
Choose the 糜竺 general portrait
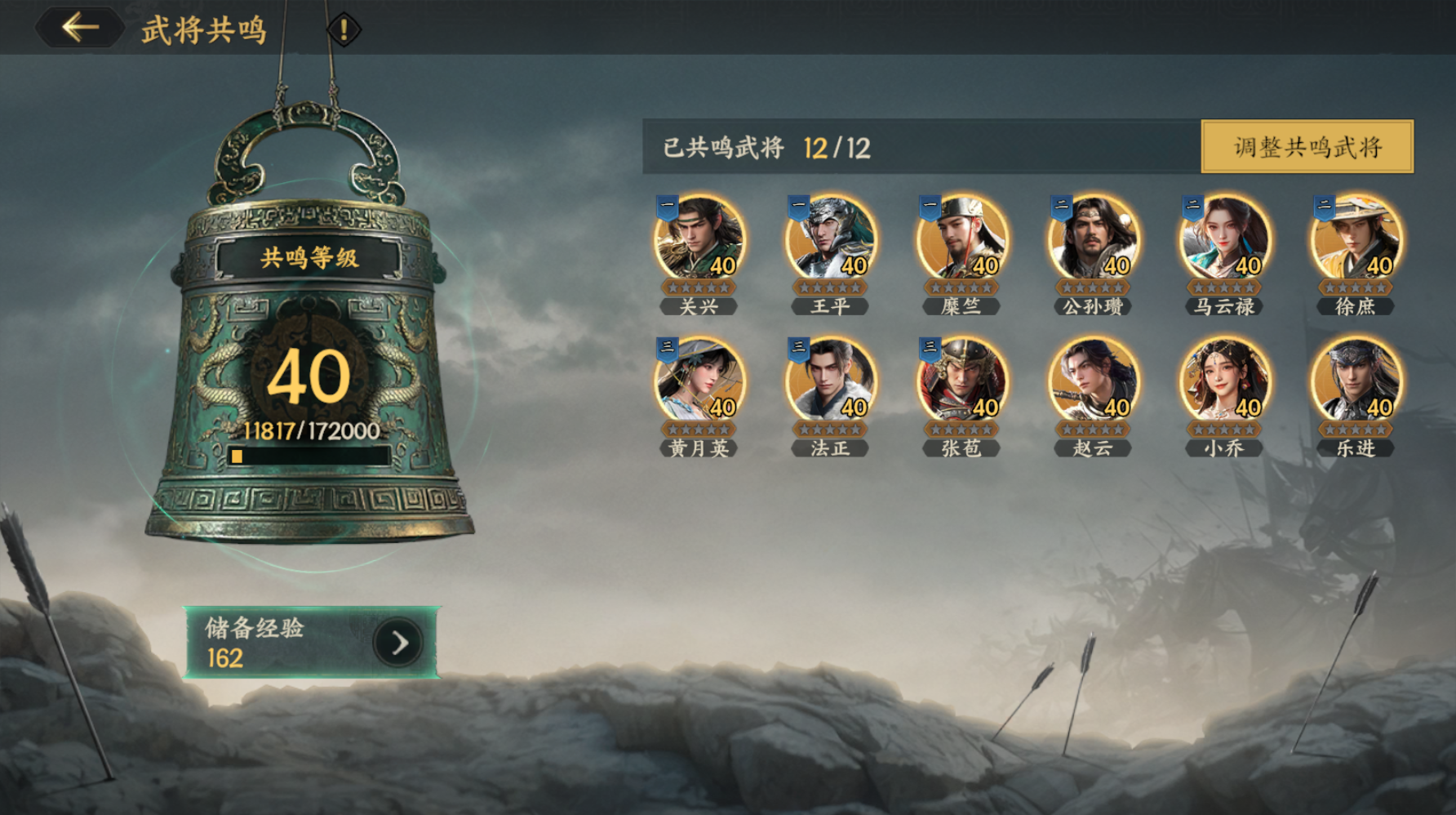961,240
